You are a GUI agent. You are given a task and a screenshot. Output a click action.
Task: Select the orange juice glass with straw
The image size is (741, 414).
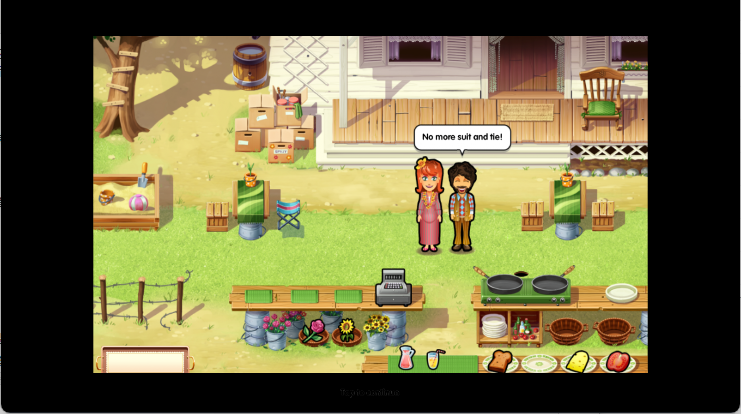[435, 358]
